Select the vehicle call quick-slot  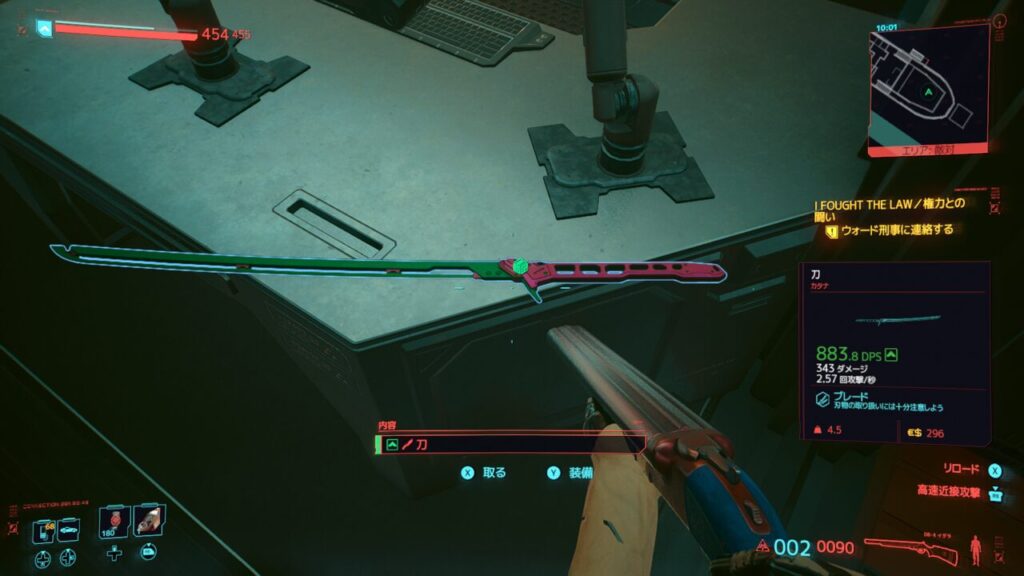[x=70, y=530]
